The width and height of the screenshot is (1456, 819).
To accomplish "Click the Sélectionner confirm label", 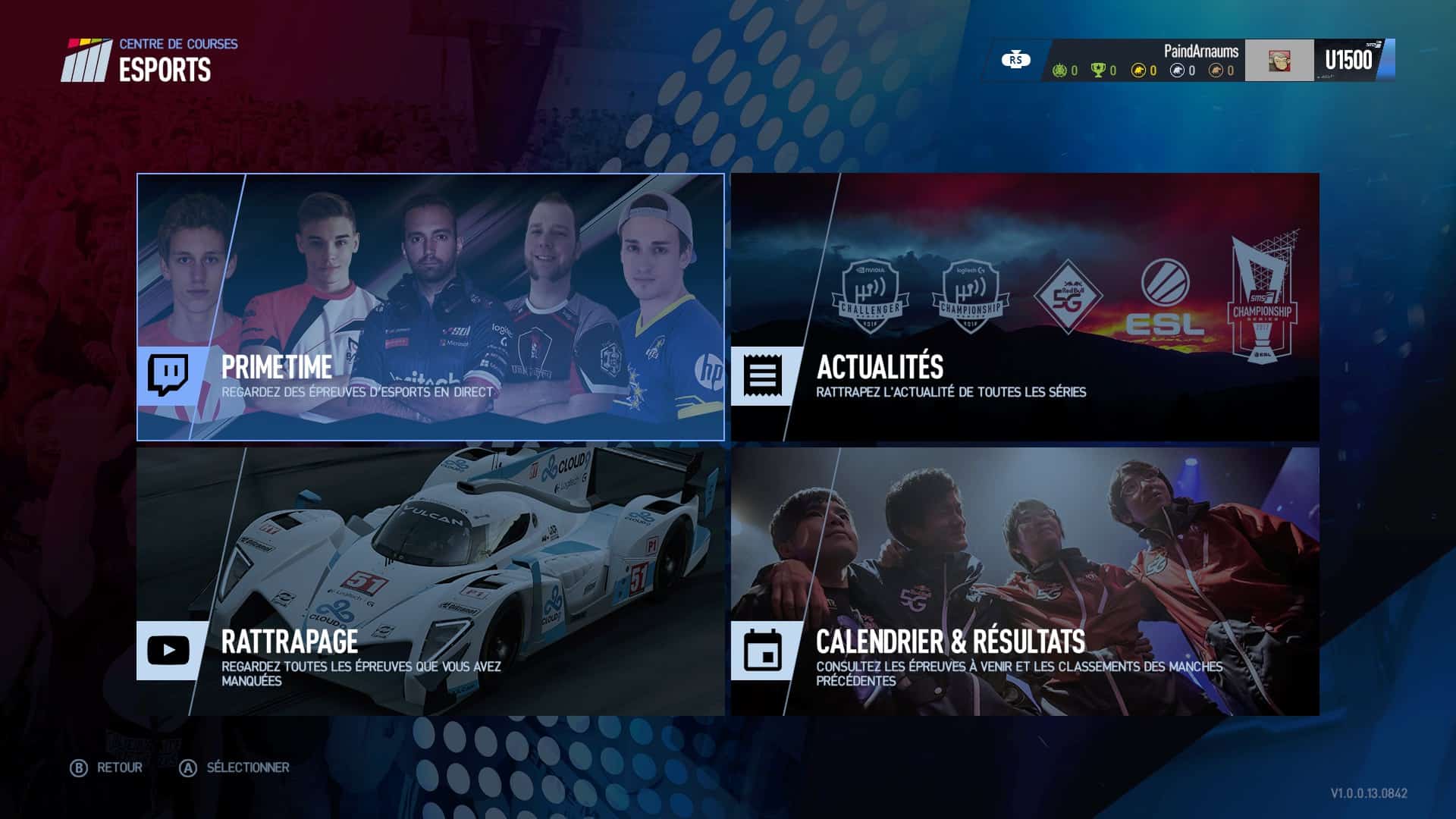I will 247,767.
